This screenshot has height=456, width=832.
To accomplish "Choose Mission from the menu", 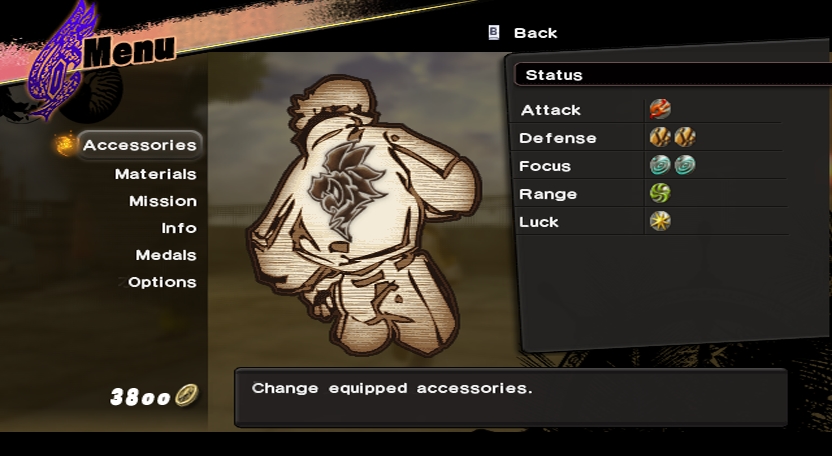I will click(x=162, y=201).
